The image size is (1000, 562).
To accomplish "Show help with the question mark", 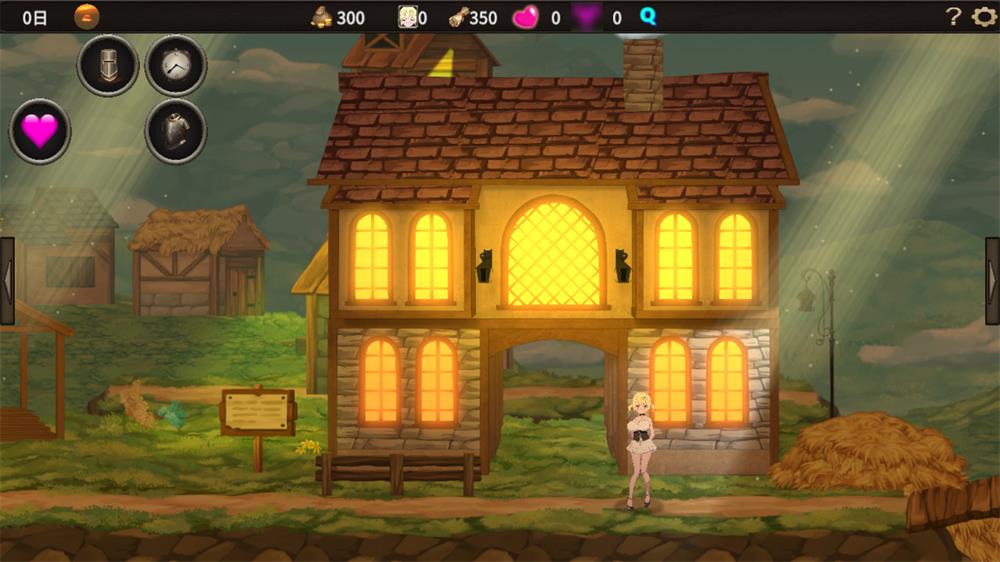I will [x=953, y=17].
